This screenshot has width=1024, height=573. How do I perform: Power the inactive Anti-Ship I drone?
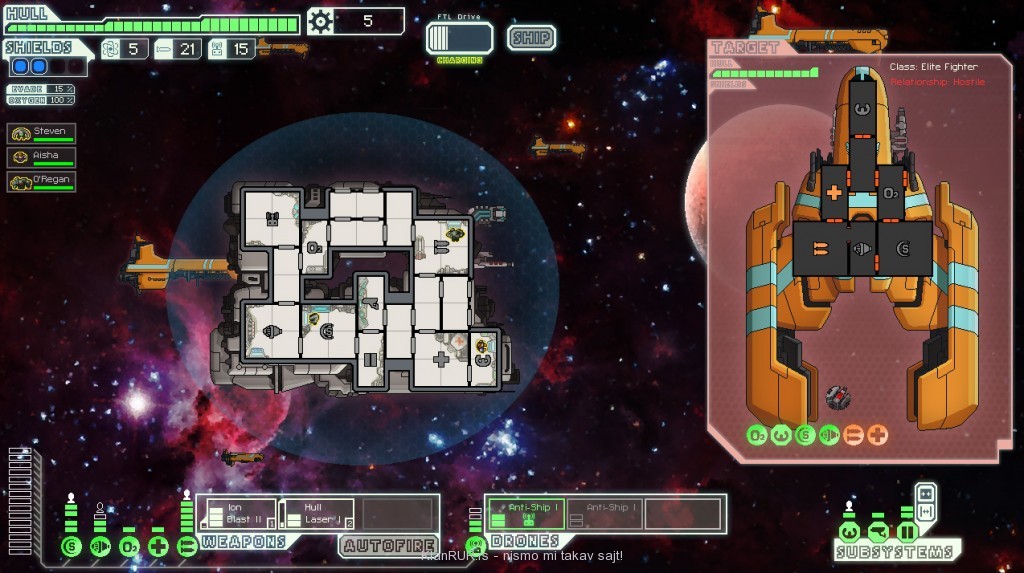coord(603,514)
